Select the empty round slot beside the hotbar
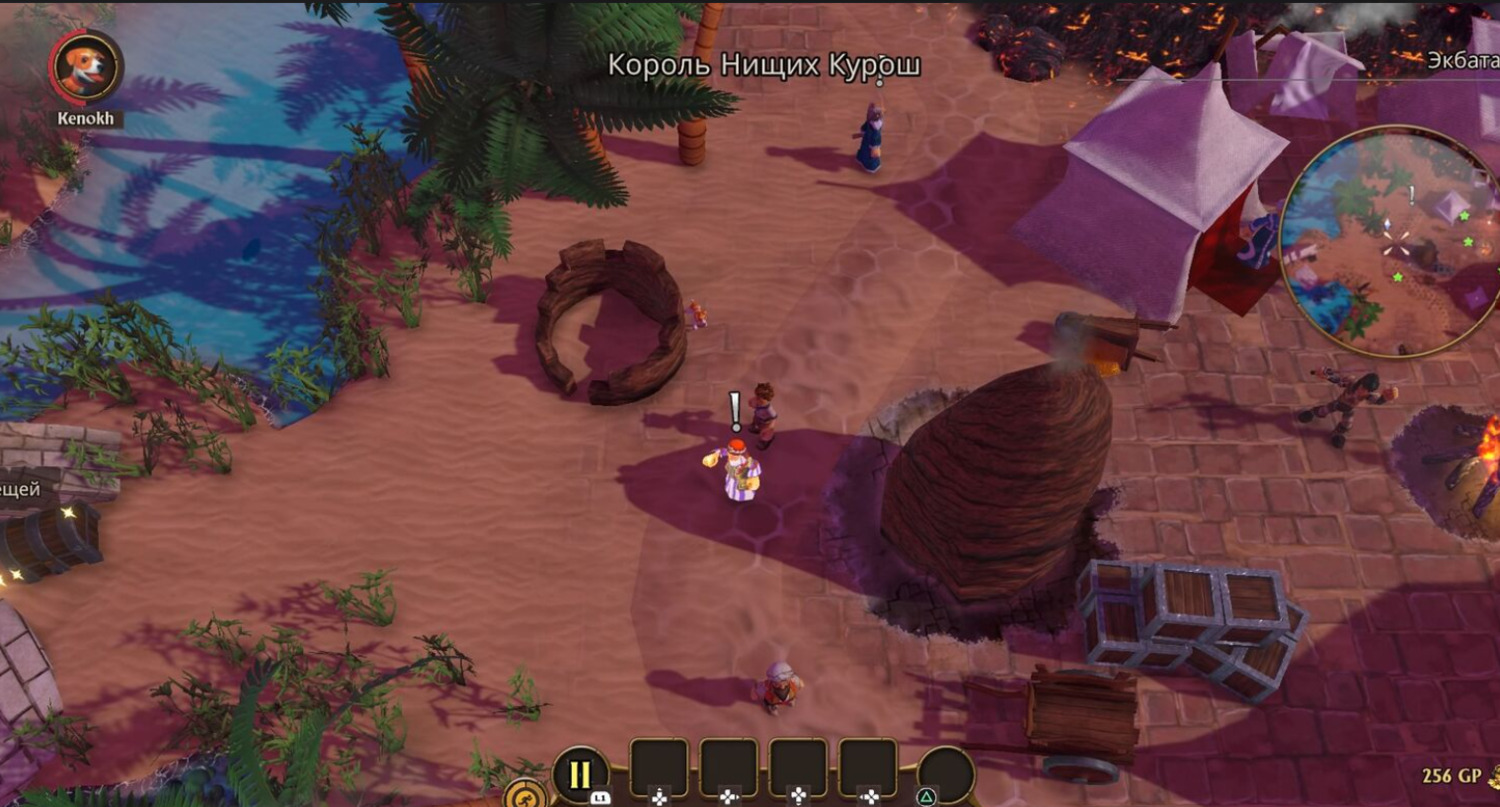This screenshot has width=1500, height=807. pyautogui.click(x=945, y=775)
